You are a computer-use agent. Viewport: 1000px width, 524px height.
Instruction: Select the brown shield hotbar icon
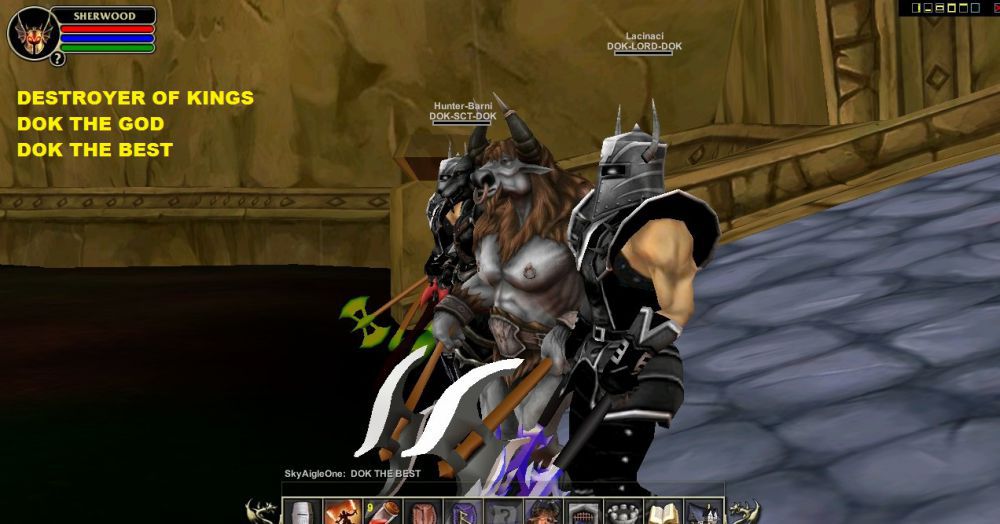[x=422, y=514]
